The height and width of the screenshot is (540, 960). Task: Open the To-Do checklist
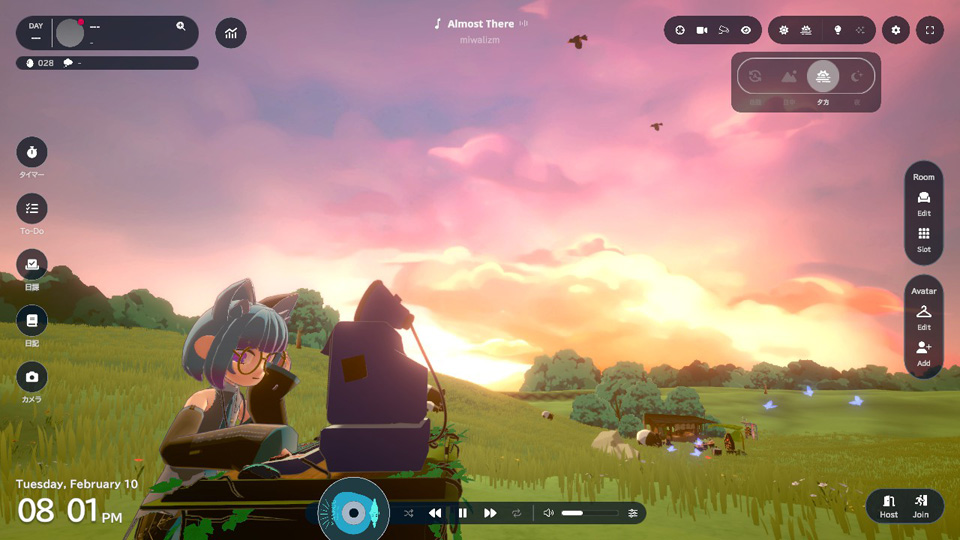[32, 208]
